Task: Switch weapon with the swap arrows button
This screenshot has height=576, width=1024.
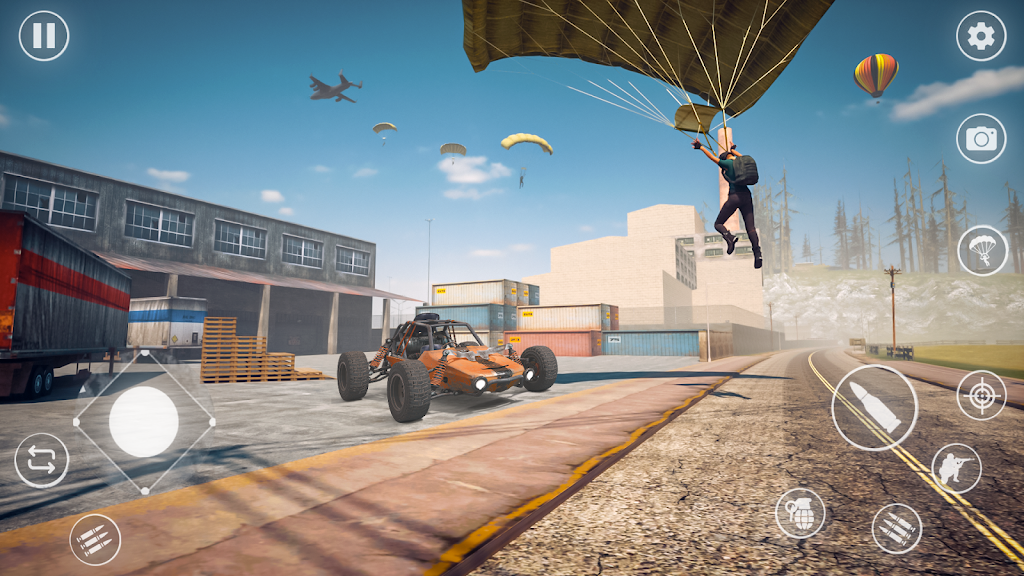Action: [x=42, y=461]
